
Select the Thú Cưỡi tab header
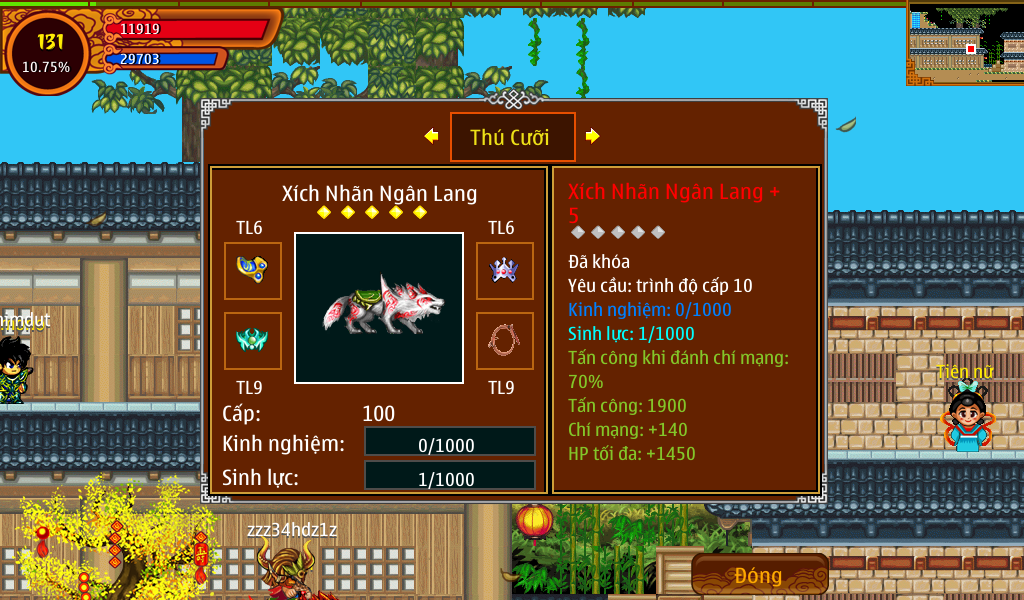tap(512, 137)
